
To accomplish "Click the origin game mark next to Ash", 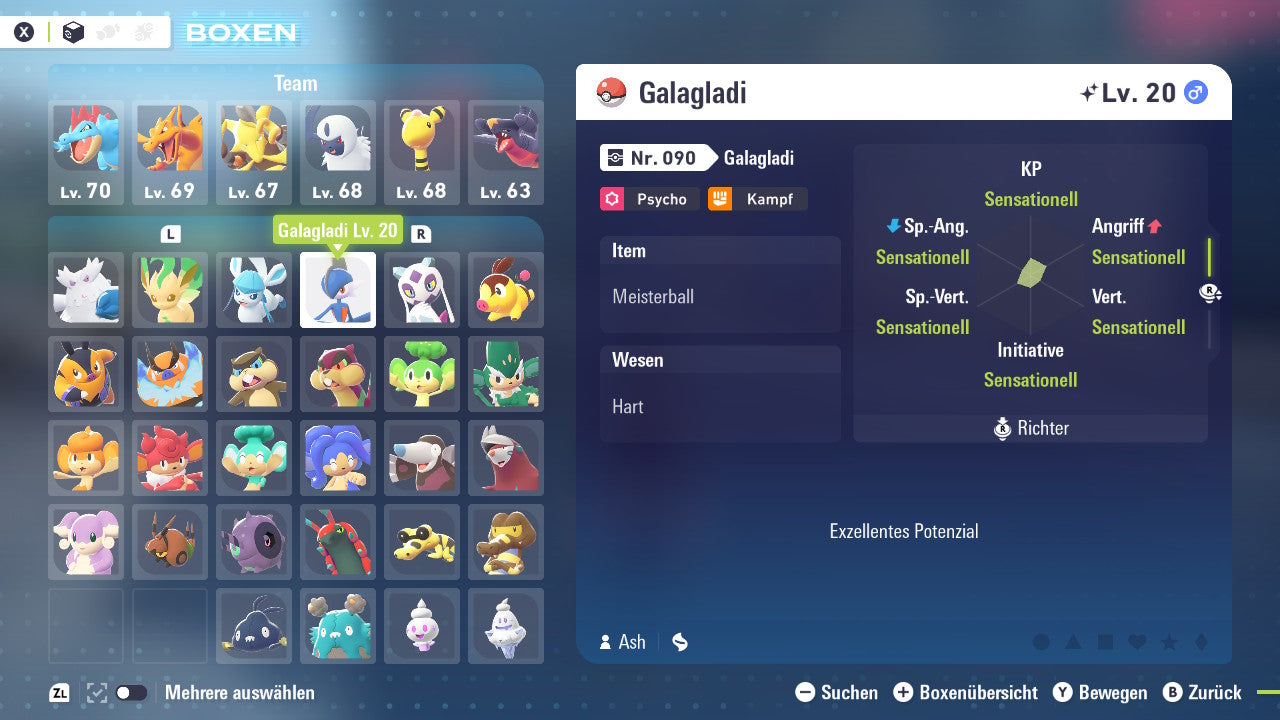I will click(x=680, y=642).
